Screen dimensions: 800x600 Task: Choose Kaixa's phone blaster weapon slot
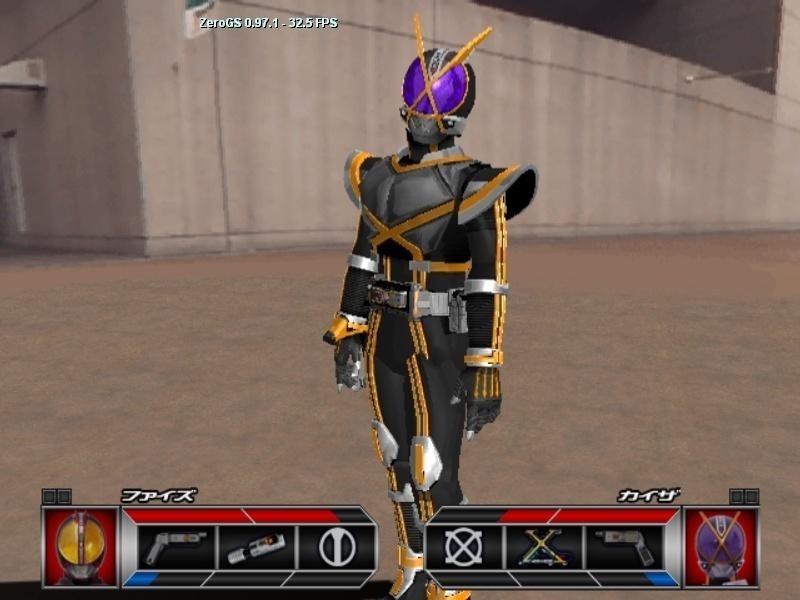[625, 547]
